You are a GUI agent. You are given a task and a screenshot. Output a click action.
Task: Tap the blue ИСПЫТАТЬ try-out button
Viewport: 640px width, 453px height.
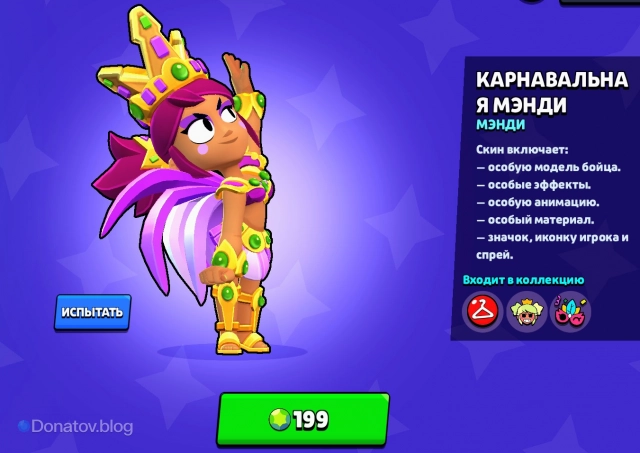[x=92, y=312]
